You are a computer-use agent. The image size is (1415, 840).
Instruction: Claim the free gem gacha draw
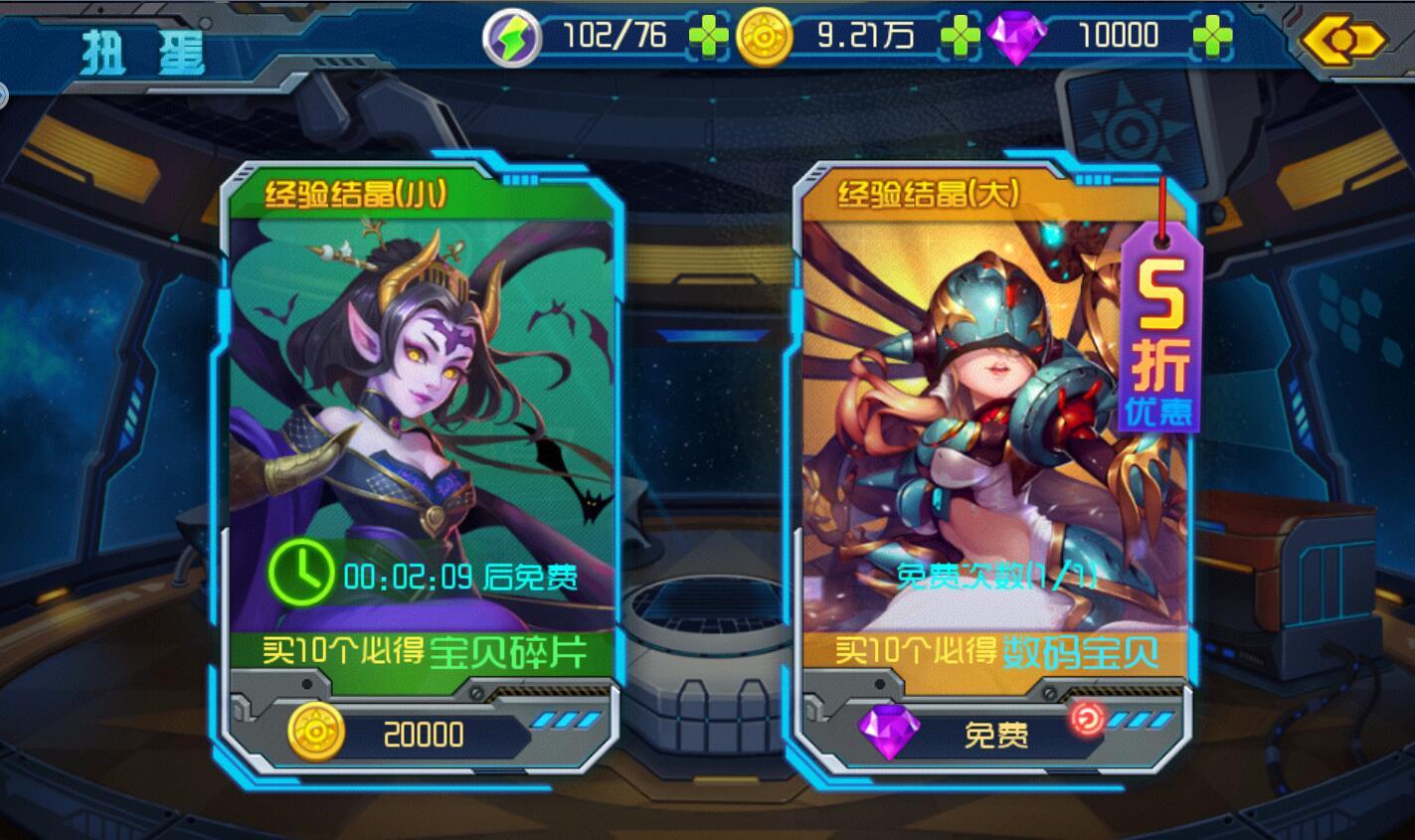tap(994, 735)
